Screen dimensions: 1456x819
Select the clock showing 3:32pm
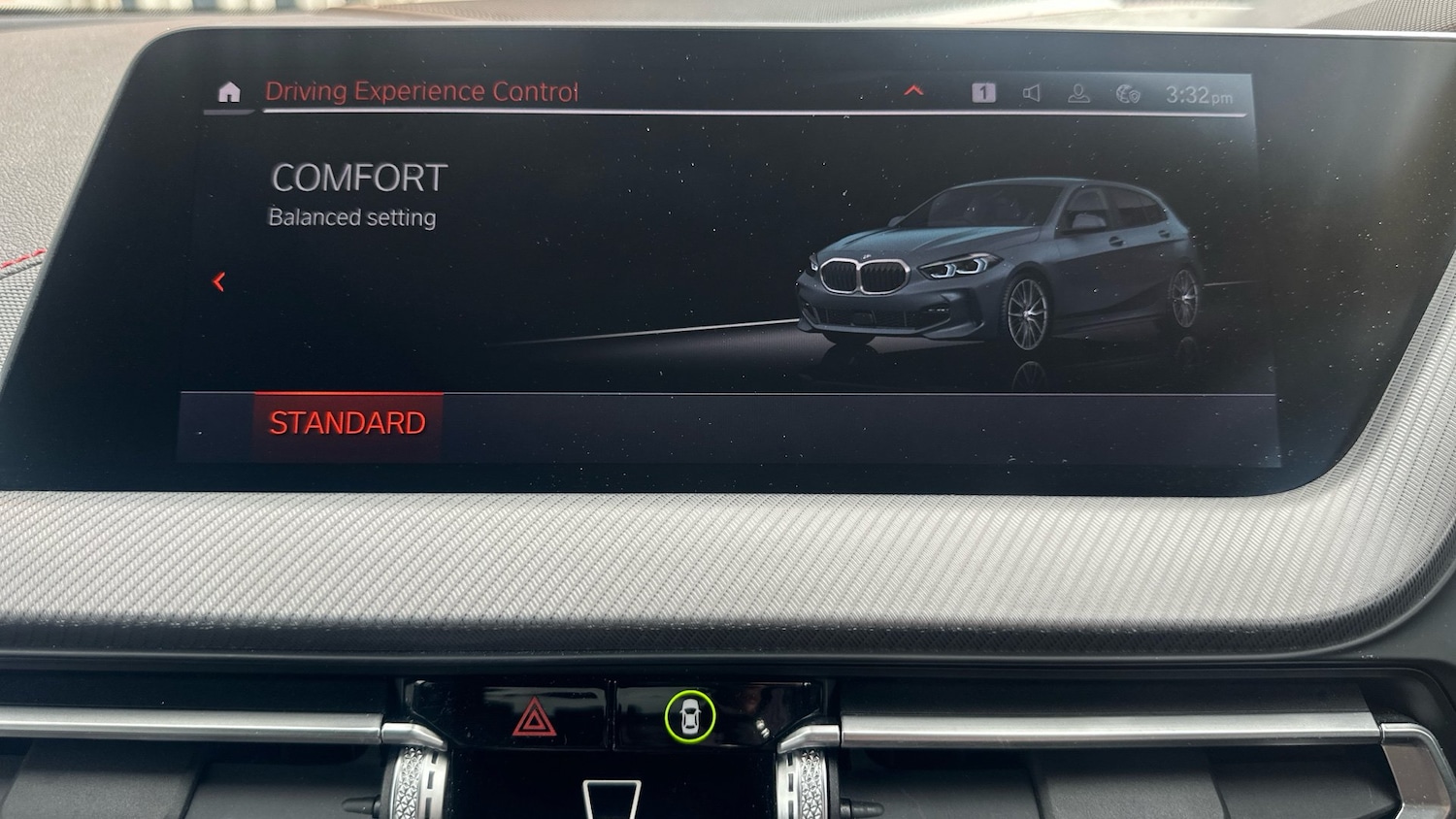click(x=1197, y=95)
